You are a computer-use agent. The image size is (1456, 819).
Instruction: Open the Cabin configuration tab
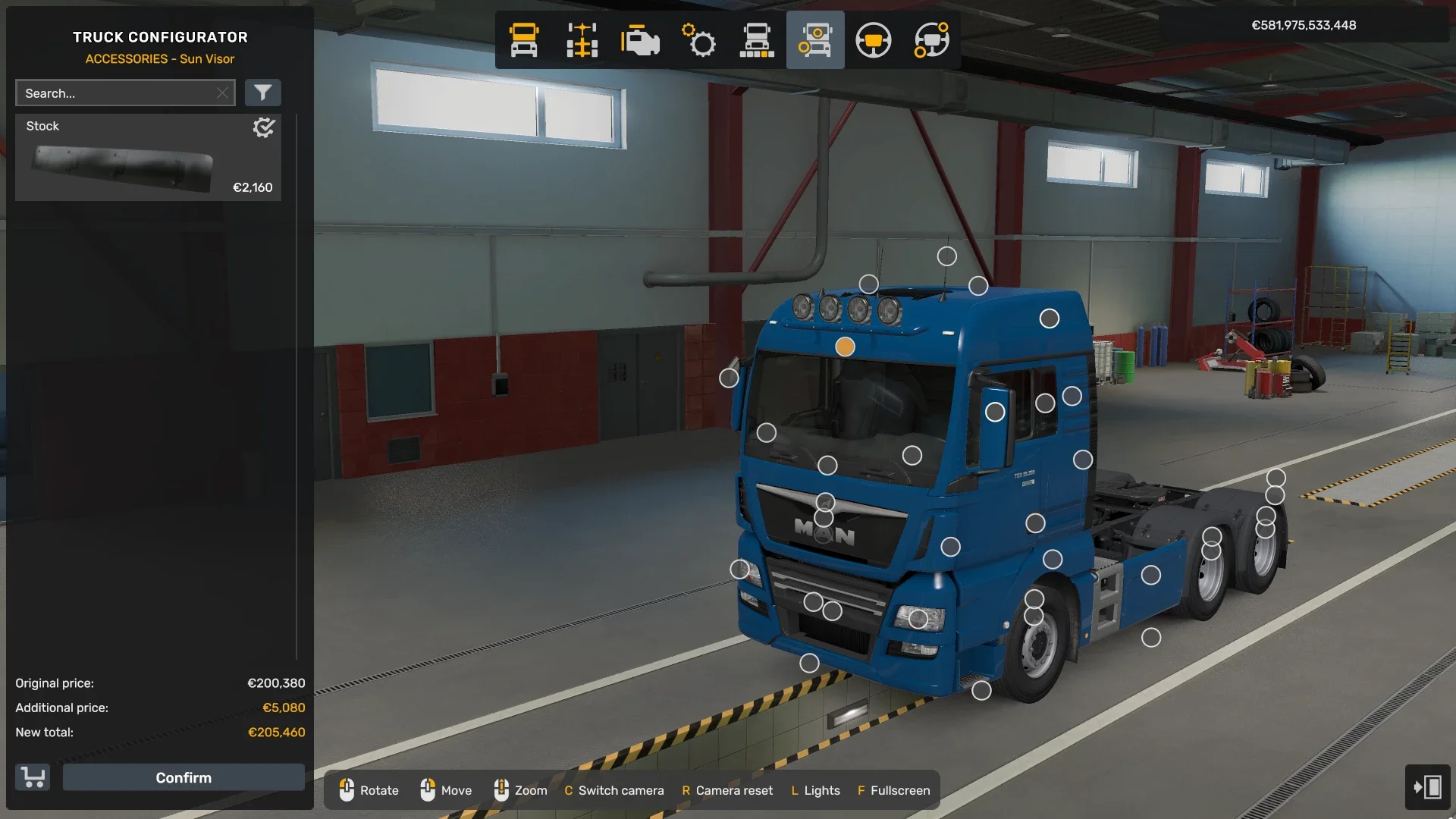point(523,39)
